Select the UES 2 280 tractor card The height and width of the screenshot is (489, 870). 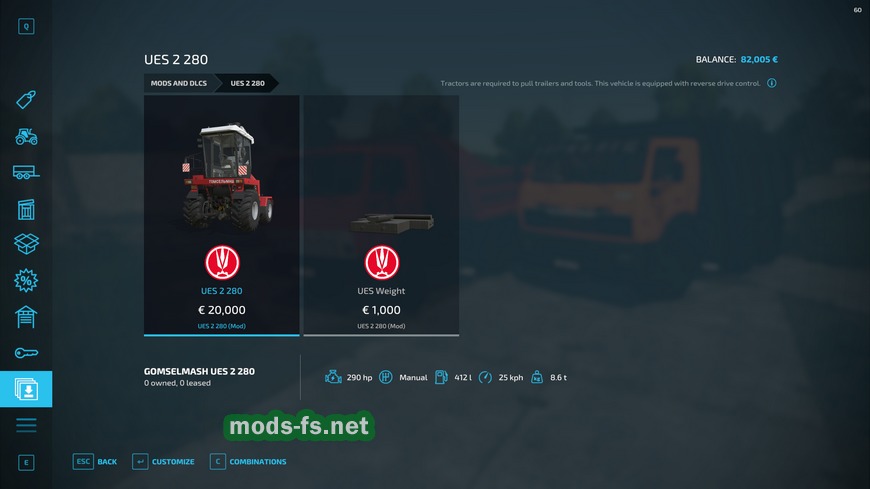click(x=222, y=215)
